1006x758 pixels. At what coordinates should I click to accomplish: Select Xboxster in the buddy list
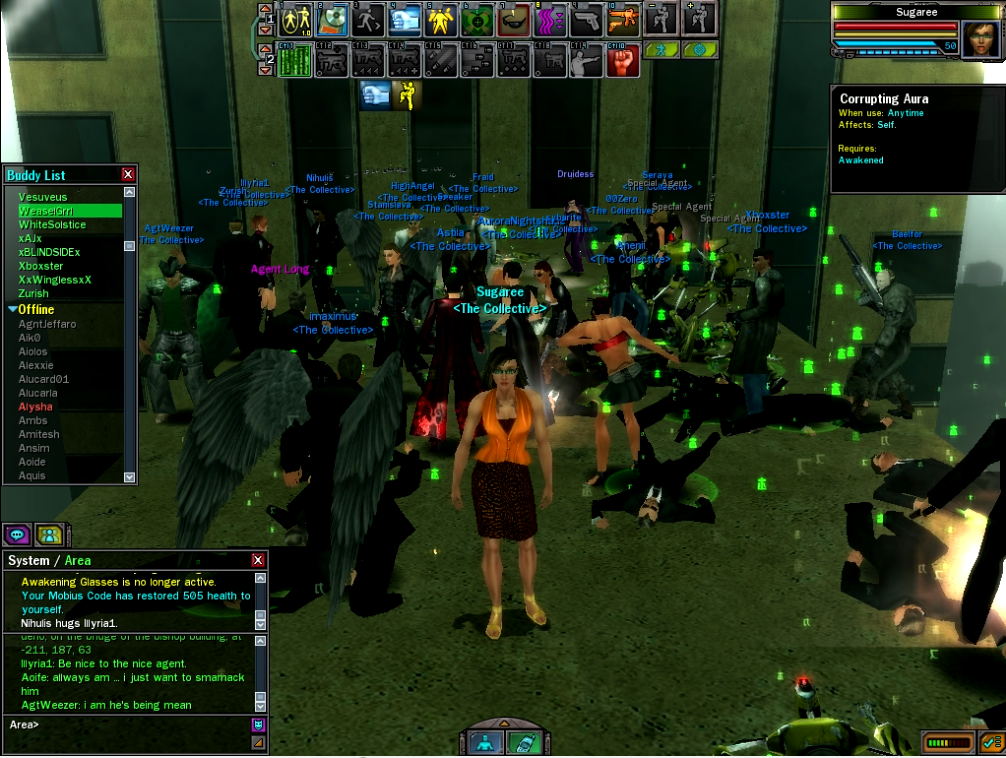[41, 266]
